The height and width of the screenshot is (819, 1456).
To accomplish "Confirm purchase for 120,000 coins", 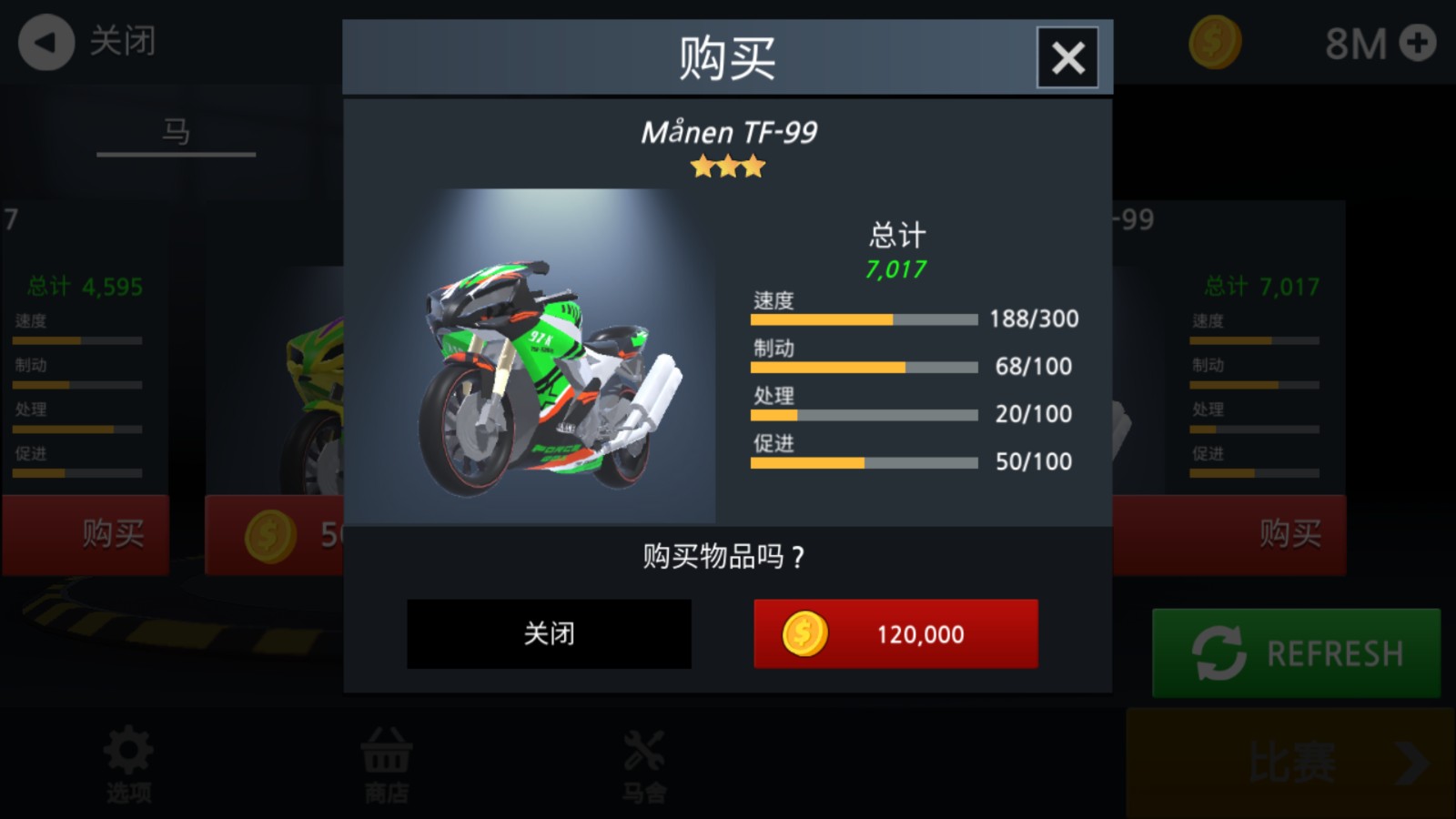I will (x=895, y=633).
